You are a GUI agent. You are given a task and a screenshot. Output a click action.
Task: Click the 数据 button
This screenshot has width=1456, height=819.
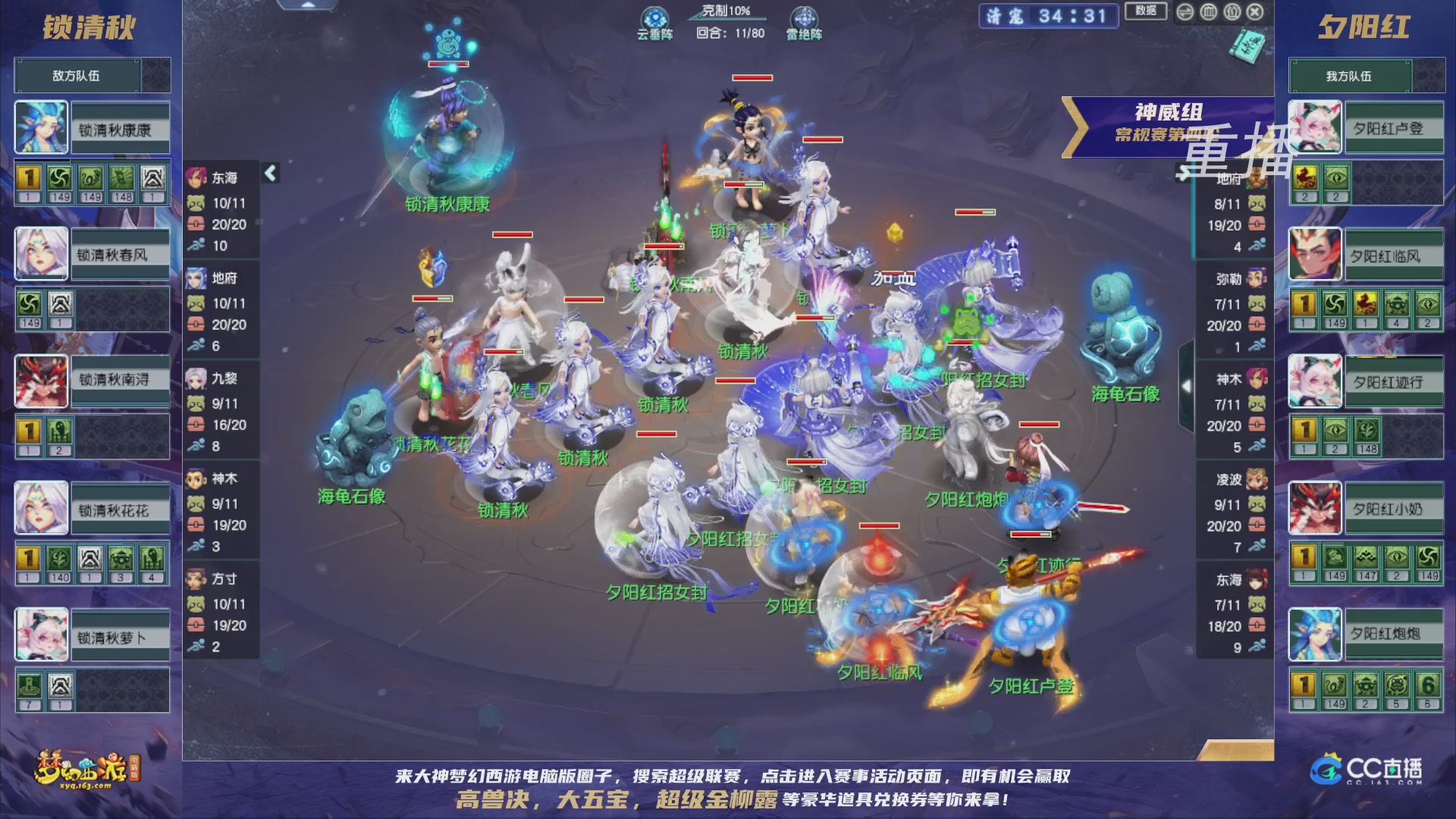point(1147,12)
